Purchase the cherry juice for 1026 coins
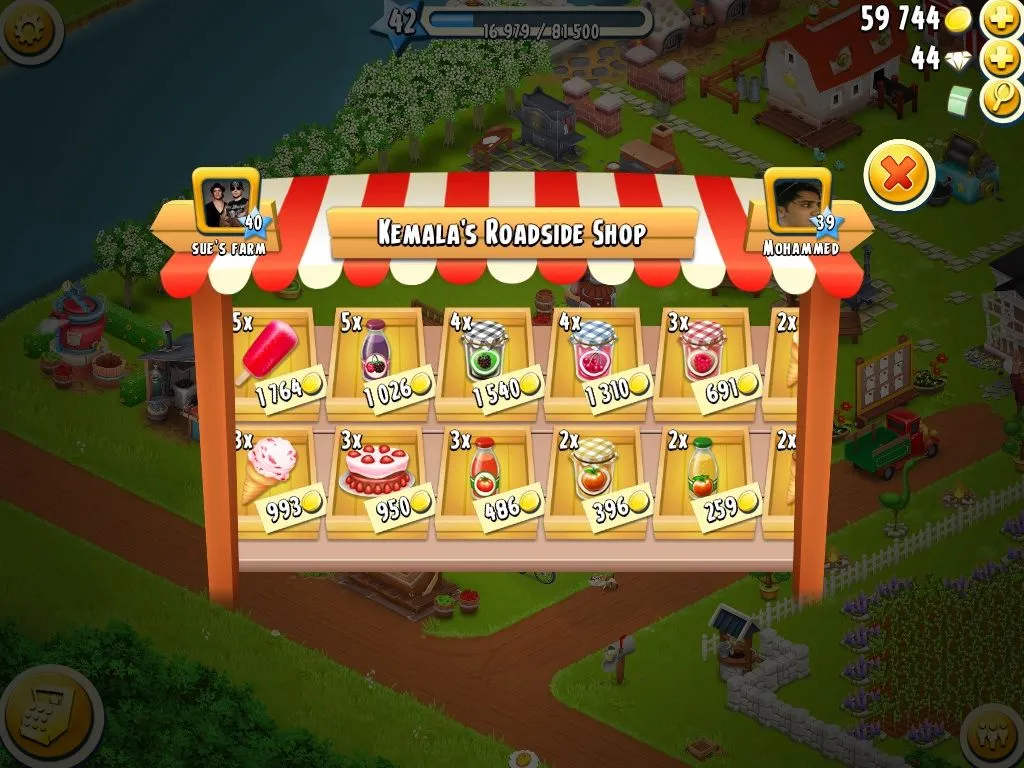This screenshot has height=768, width=1024. 381,362
